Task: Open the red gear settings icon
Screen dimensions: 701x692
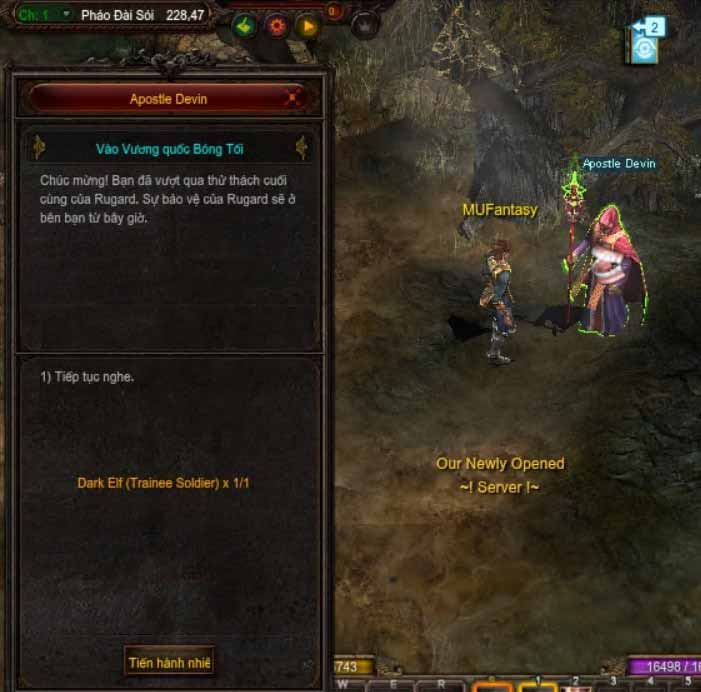Action: tap(276, 26)
